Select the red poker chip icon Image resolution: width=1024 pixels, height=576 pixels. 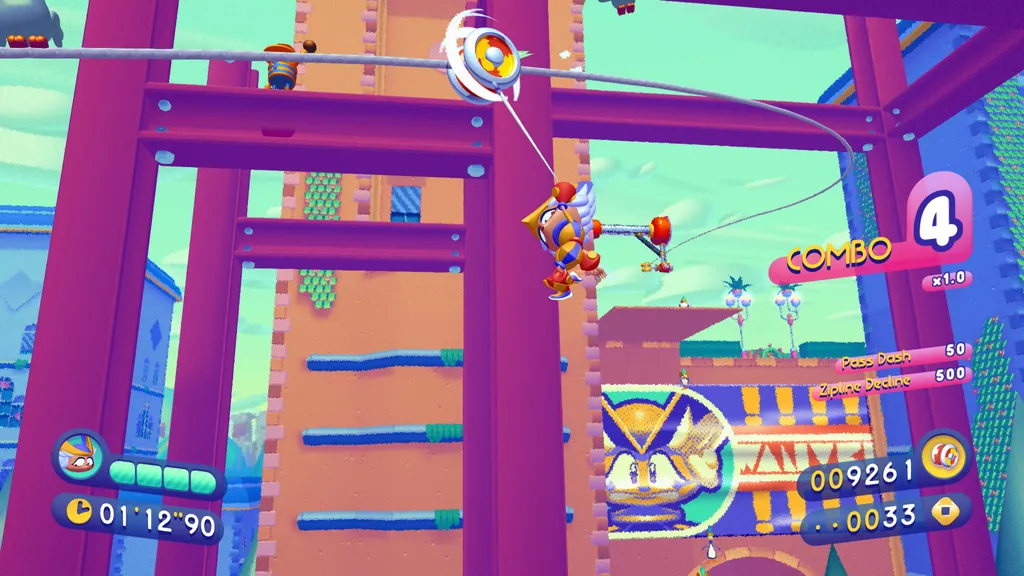coord(945,457)
